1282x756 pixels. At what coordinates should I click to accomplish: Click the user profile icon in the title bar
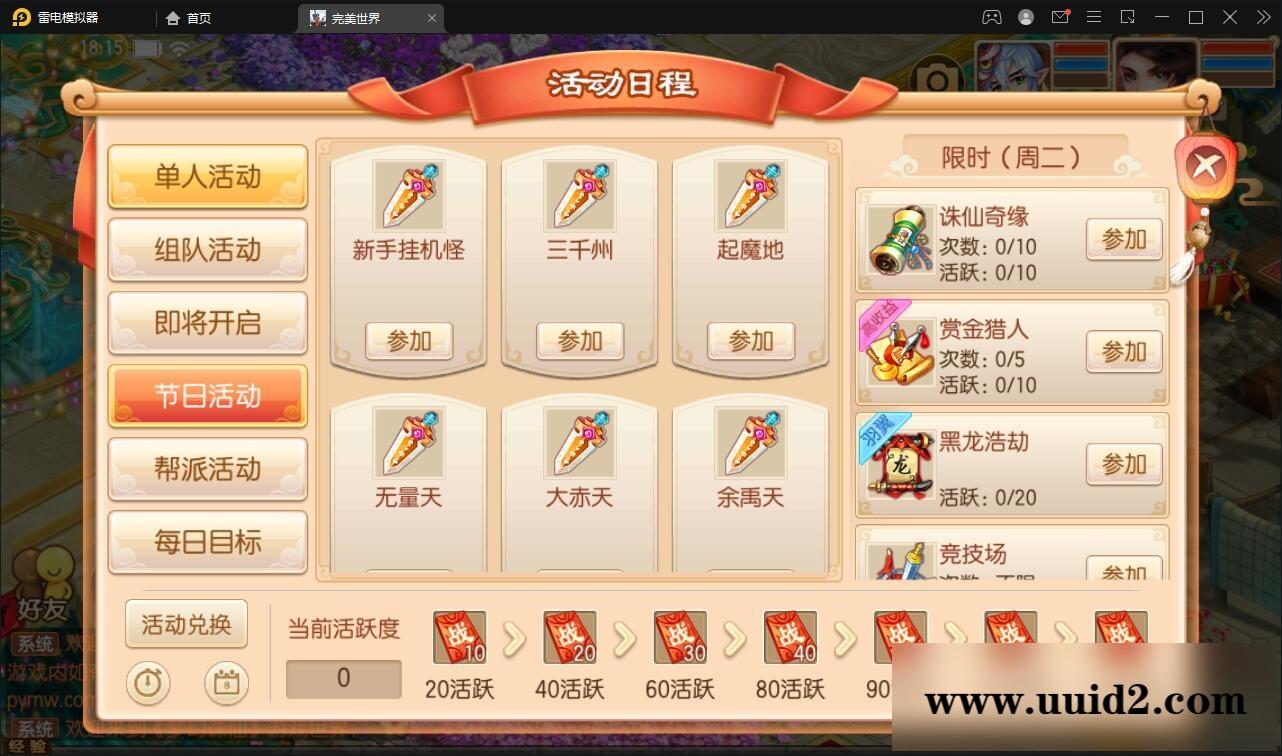point(1025,17)
